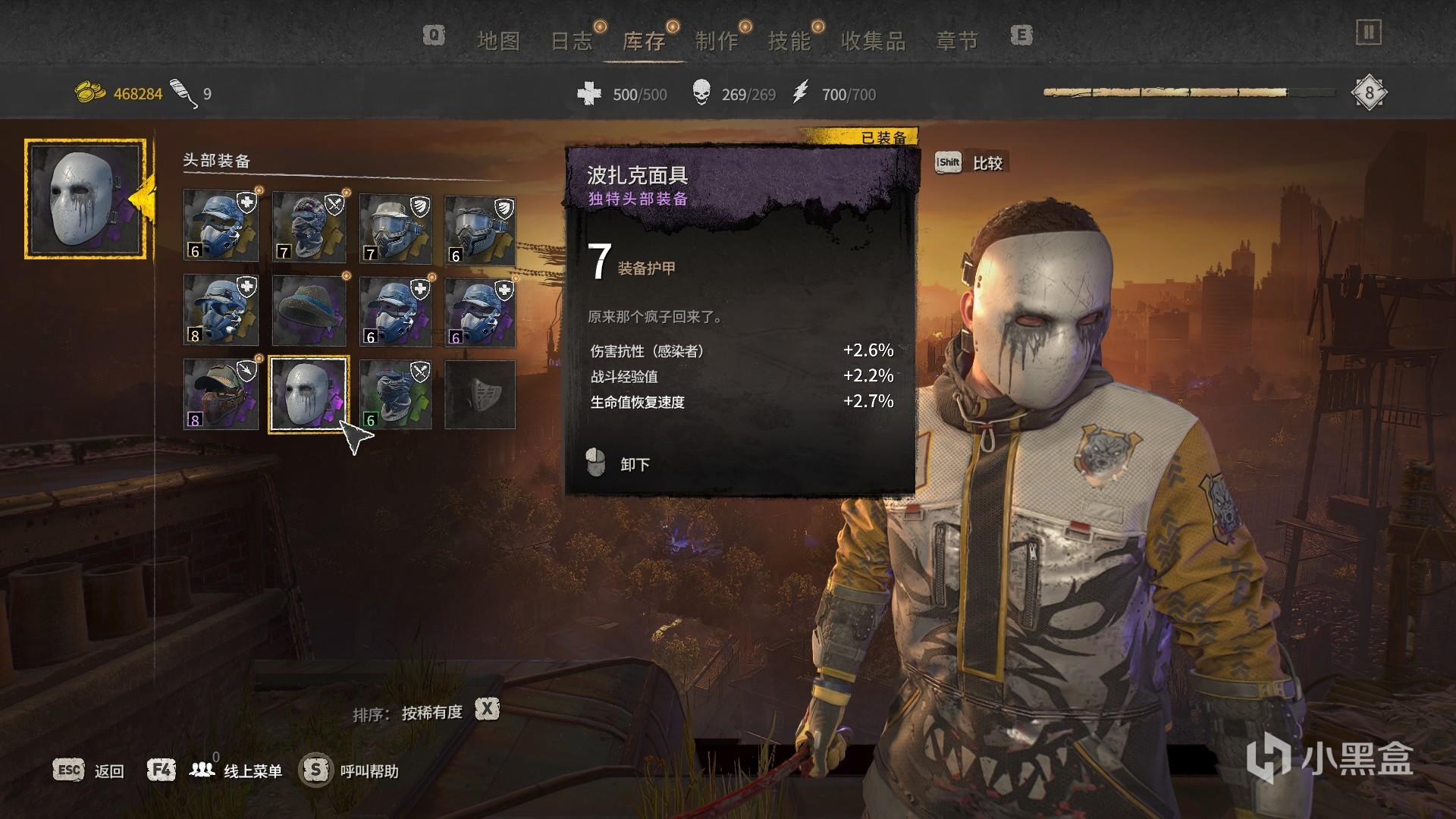Show the 收集品 collectibles tab
Screen dimensions: 1456x819
click(873, 41)
